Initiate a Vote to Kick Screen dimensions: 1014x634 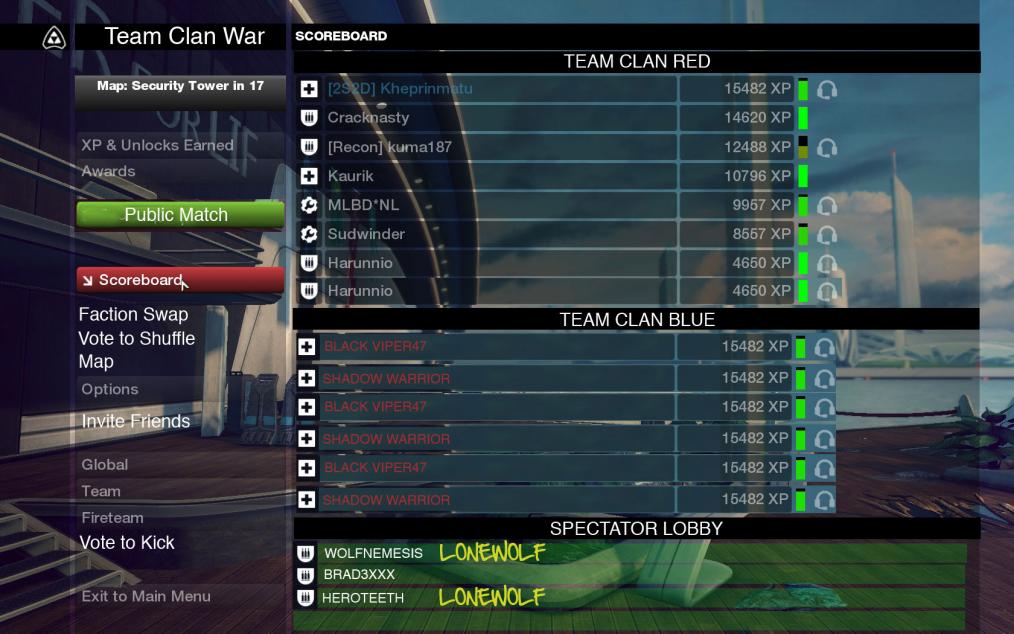coord(127,543)
